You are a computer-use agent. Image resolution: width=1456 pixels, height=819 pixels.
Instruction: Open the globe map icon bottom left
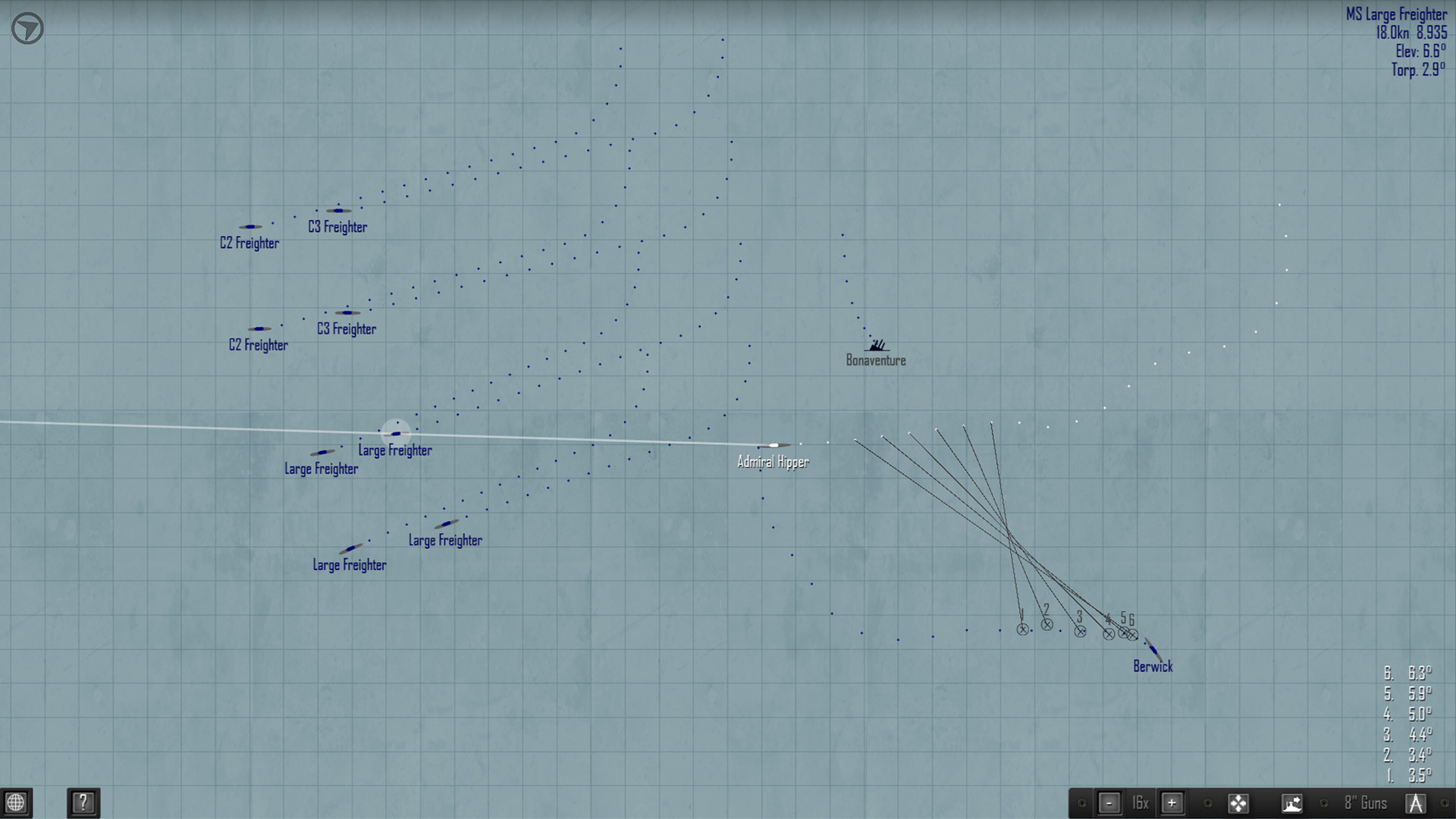(14, 802)
